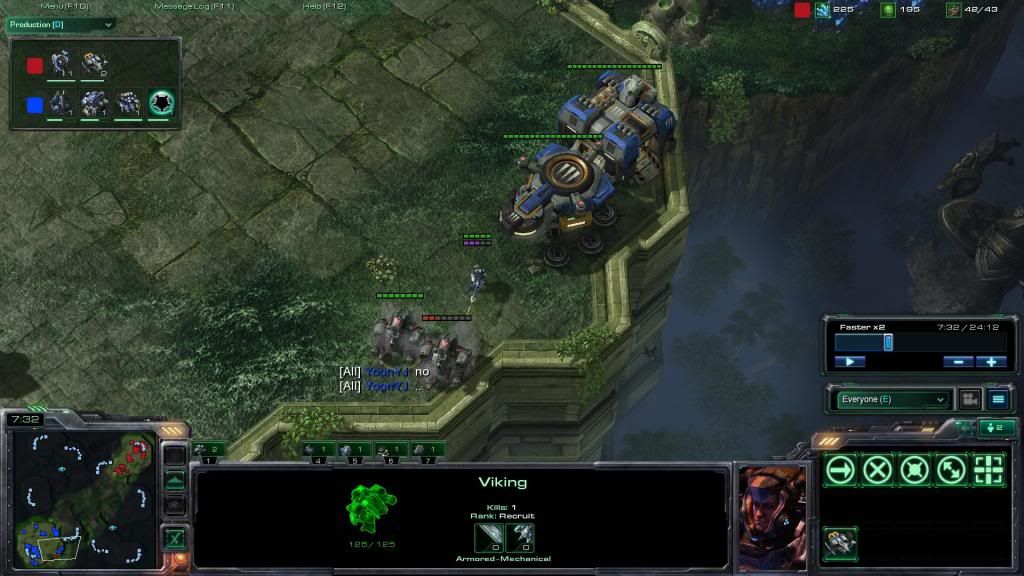
Task: Expand the Production dropdown
Action: click(62, 24)
